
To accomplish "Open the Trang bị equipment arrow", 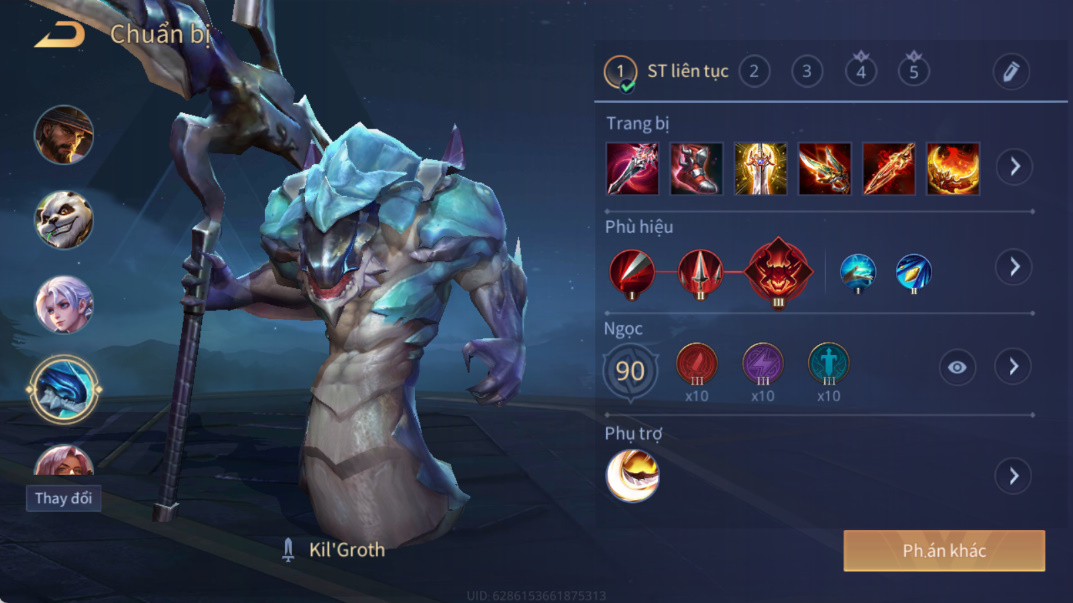I will click(1014, 167).
